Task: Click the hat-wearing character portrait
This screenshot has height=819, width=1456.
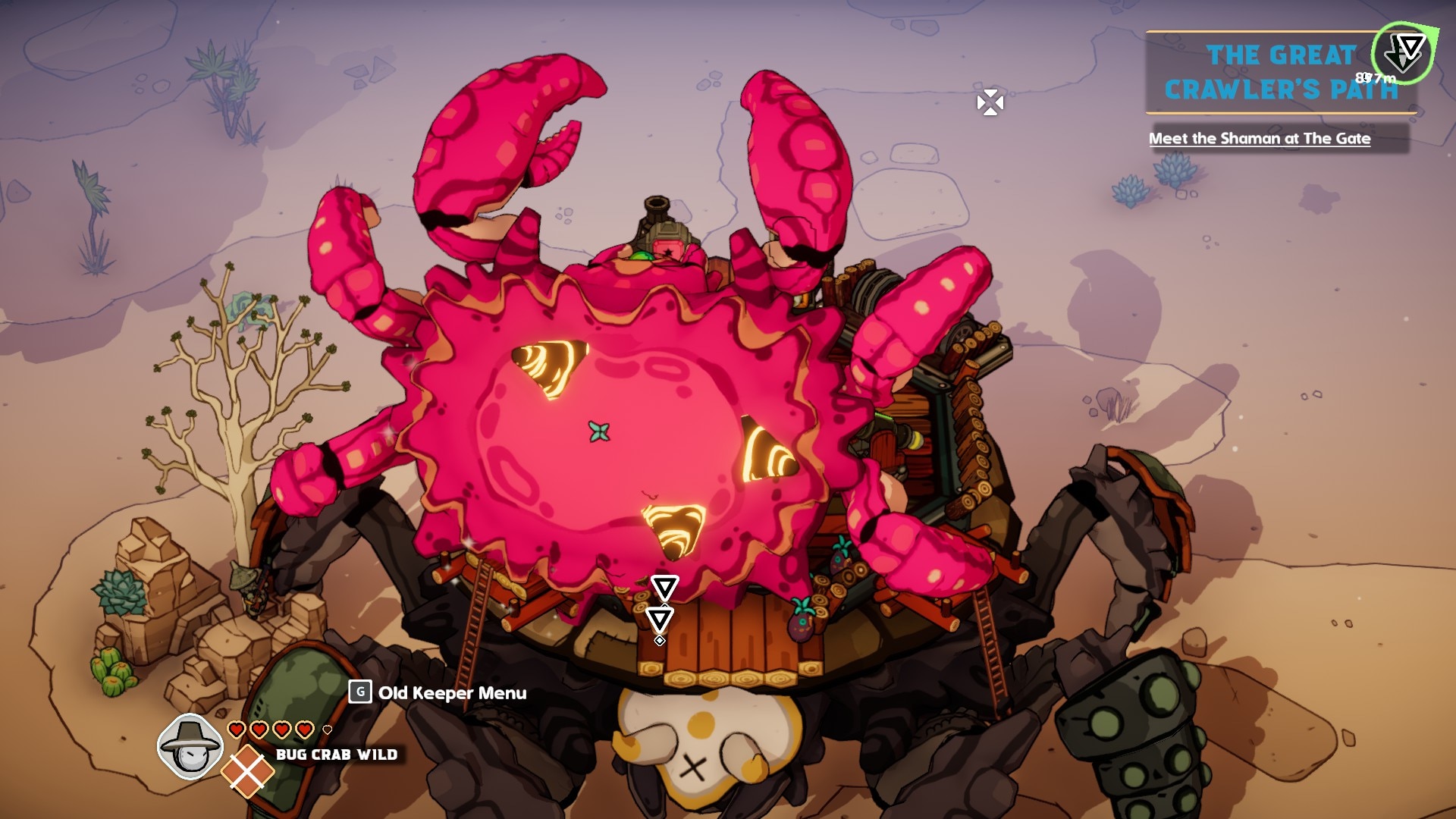Action: tap(190, 746)
